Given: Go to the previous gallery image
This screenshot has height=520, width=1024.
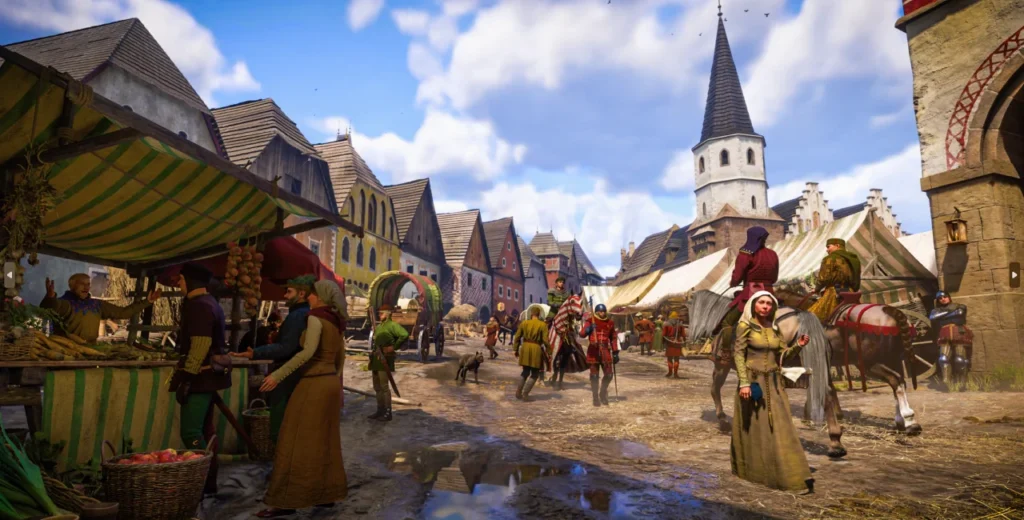Looking at the screenshot, I should coord(9,274).
